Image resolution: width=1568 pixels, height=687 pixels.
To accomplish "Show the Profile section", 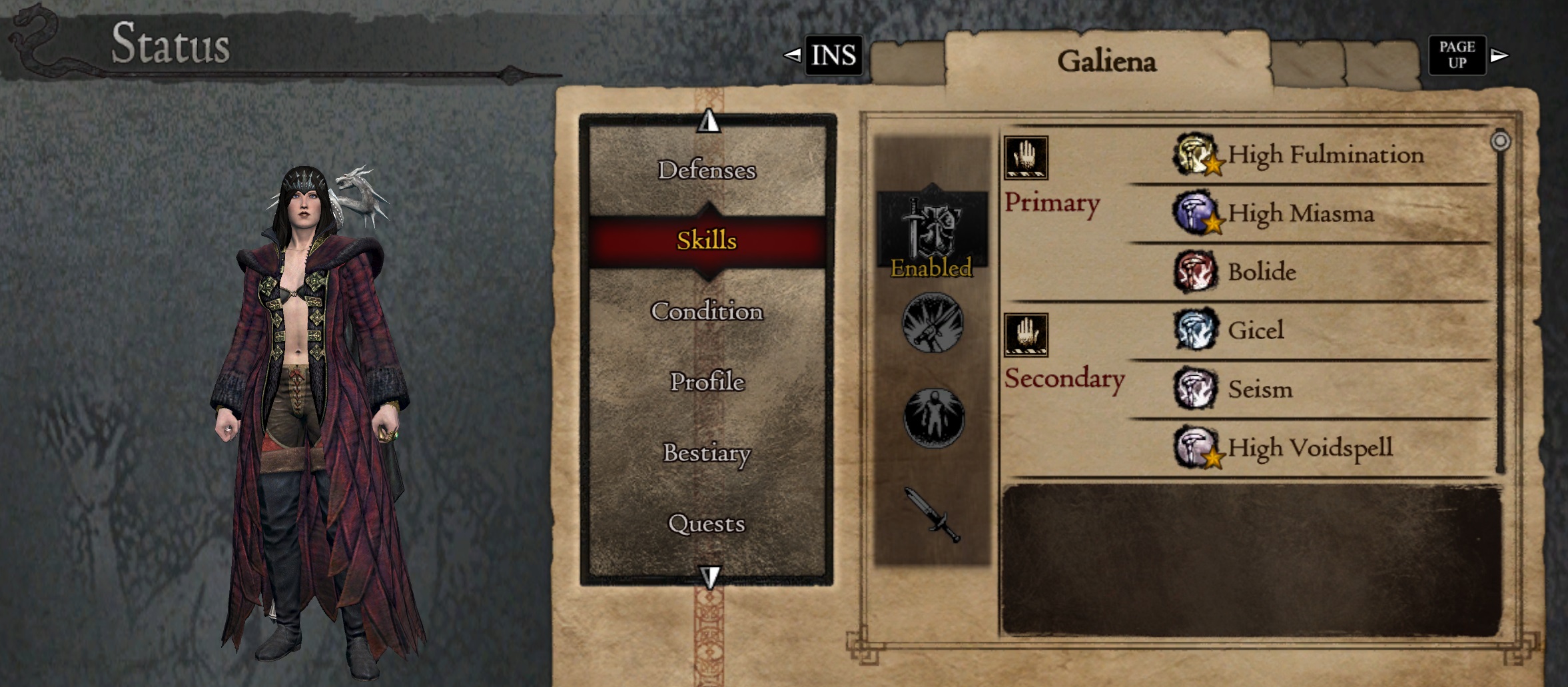I will click(707, 382).
